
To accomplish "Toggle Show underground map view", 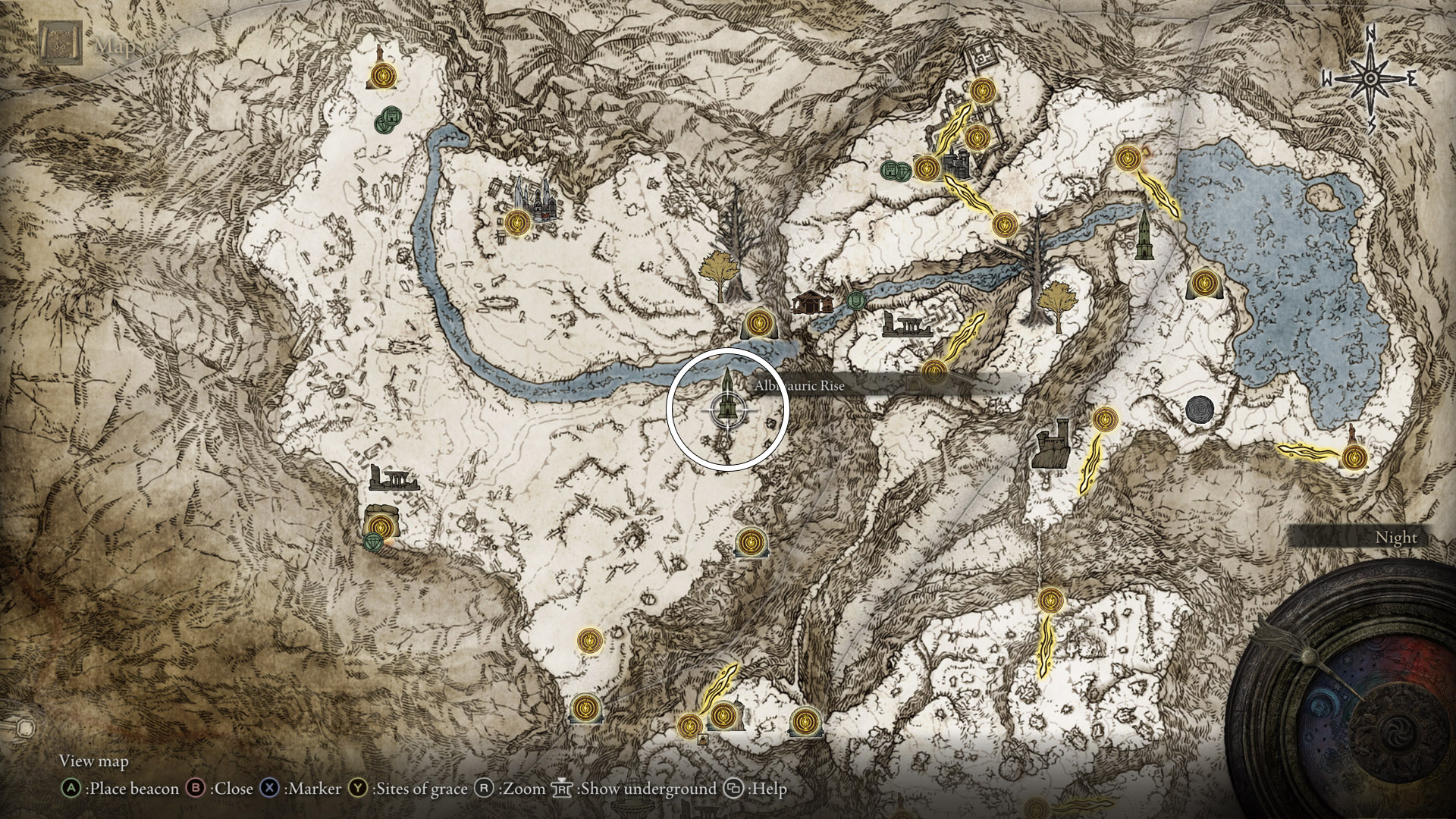I will coord(564,789).
